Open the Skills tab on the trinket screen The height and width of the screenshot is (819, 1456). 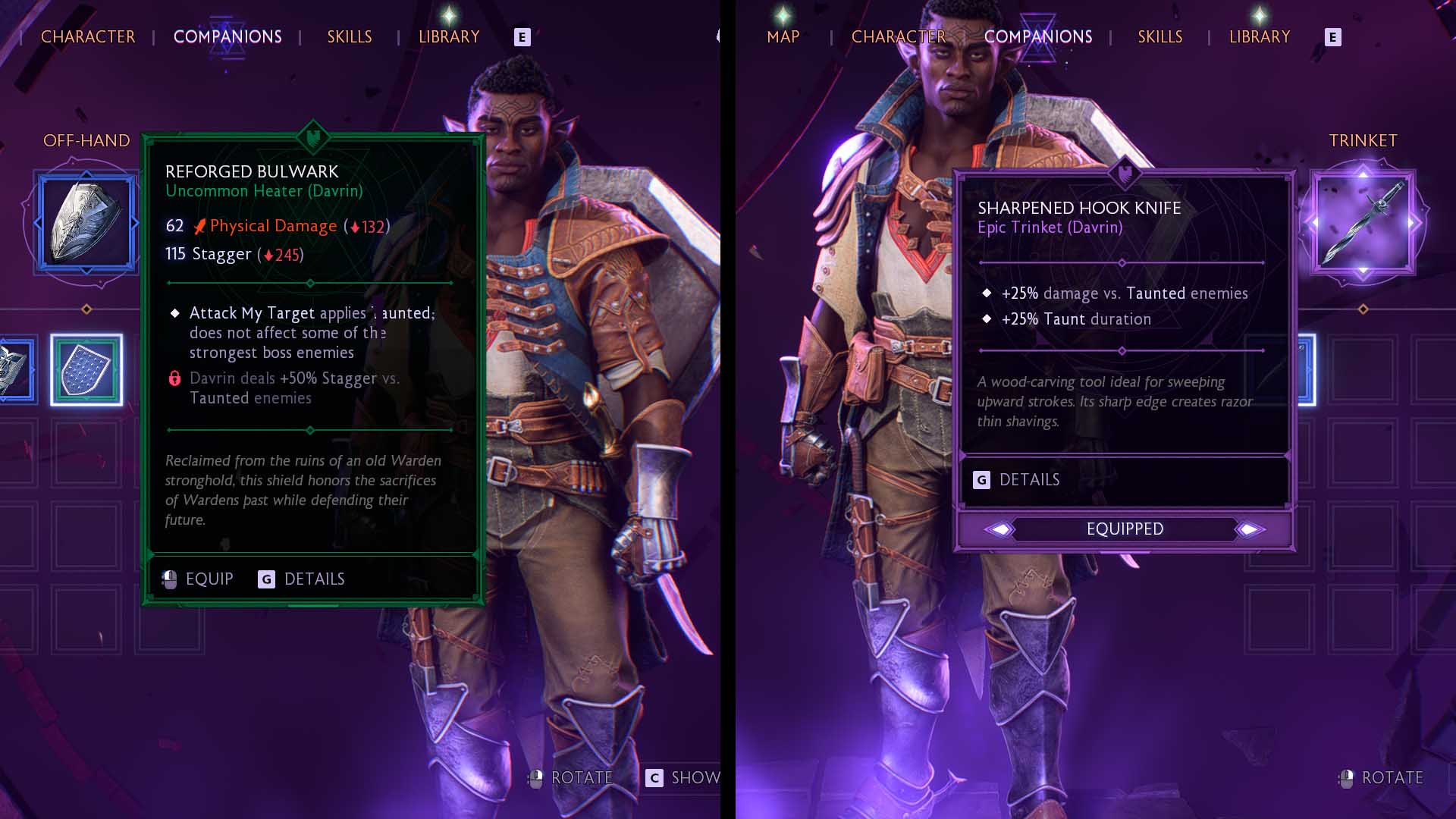tap(1159, 36)
